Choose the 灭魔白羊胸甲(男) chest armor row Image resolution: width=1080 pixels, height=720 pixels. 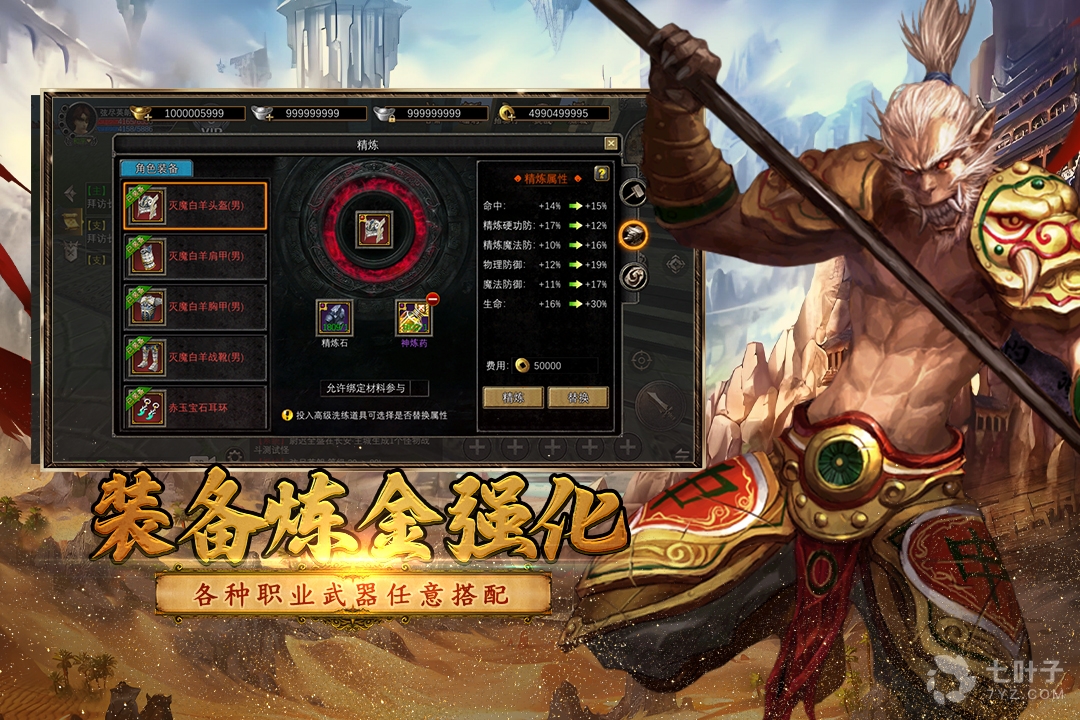point(195,306)
